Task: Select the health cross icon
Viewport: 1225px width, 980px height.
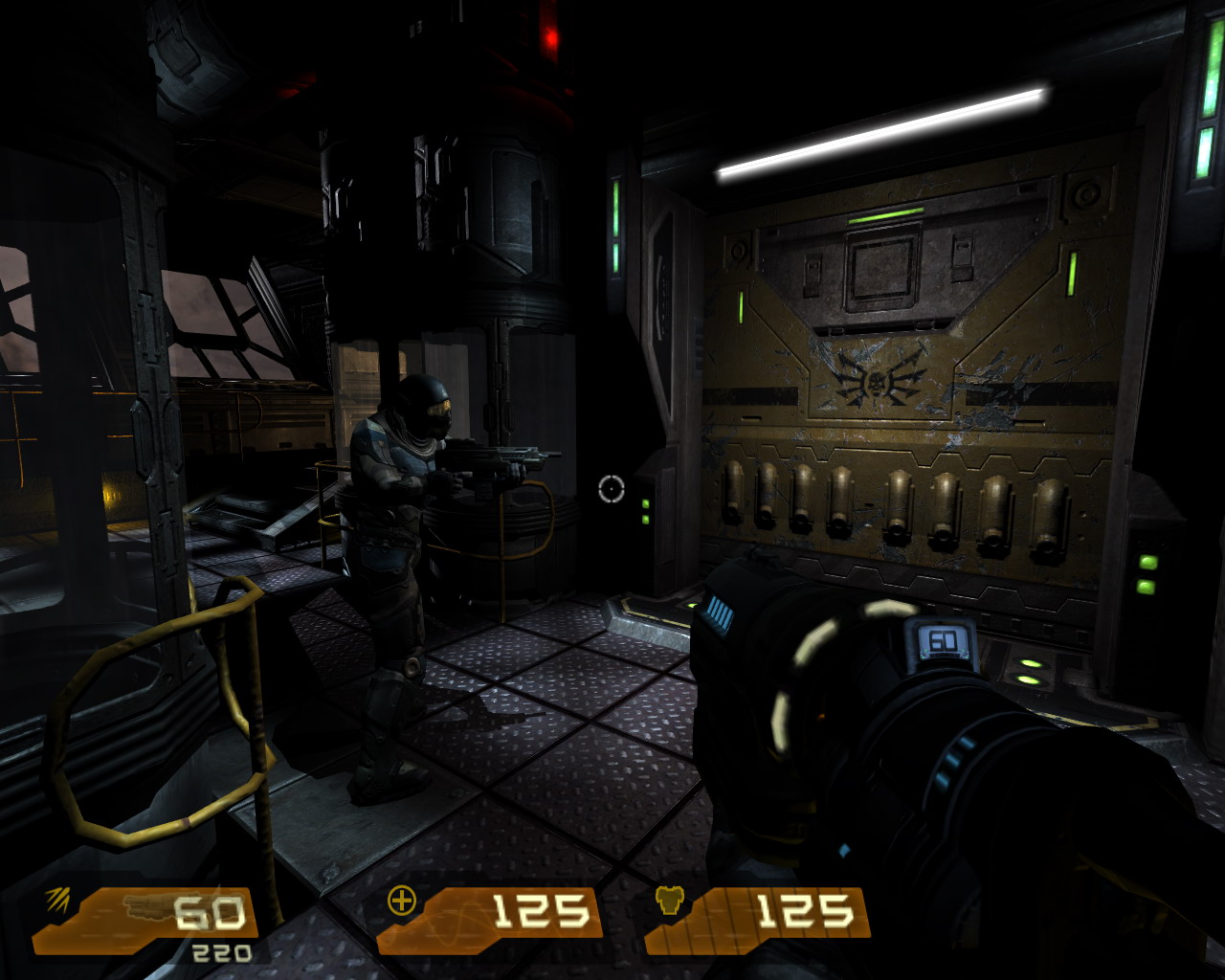Action: tap(401, 901)
